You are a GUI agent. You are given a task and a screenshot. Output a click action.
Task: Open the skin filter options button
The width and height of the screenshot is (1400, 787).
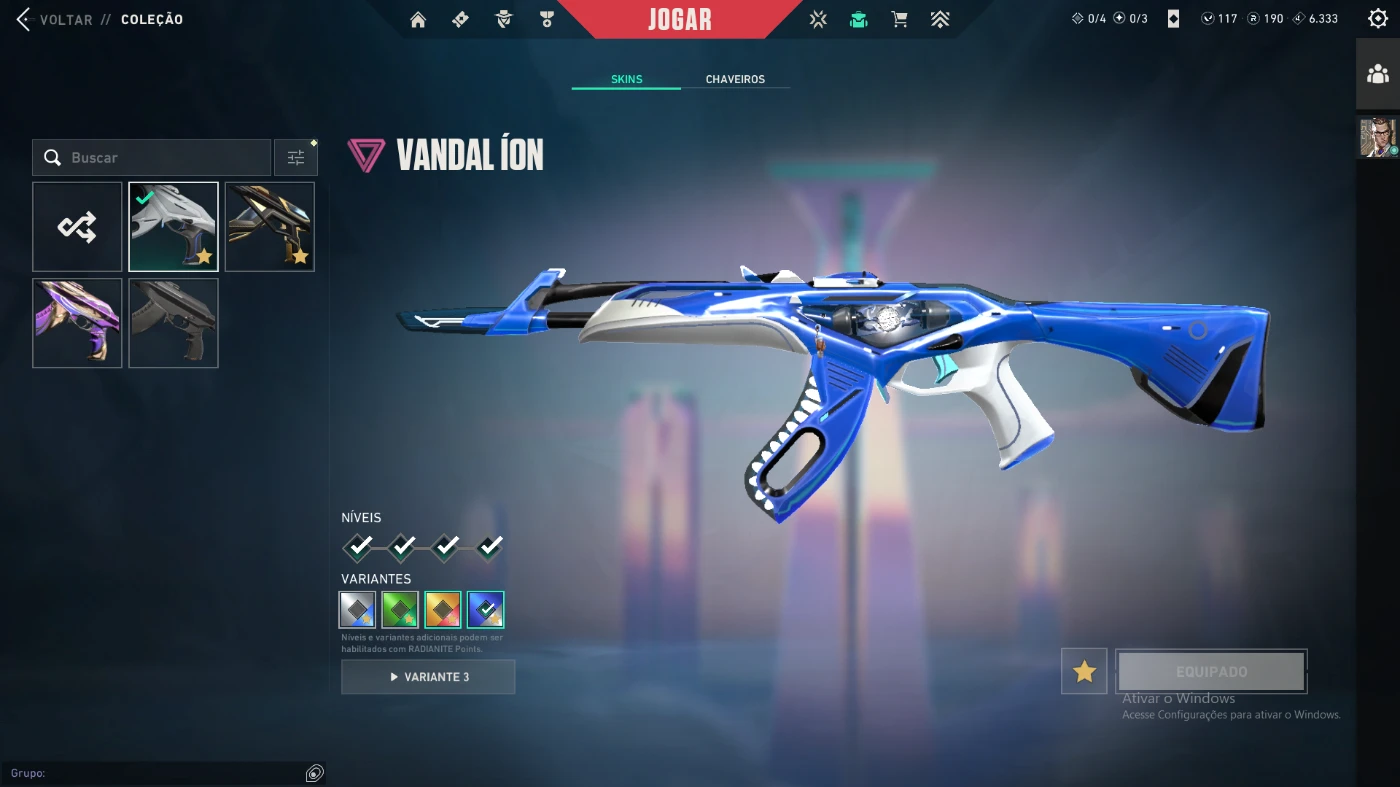click(296, 158)
